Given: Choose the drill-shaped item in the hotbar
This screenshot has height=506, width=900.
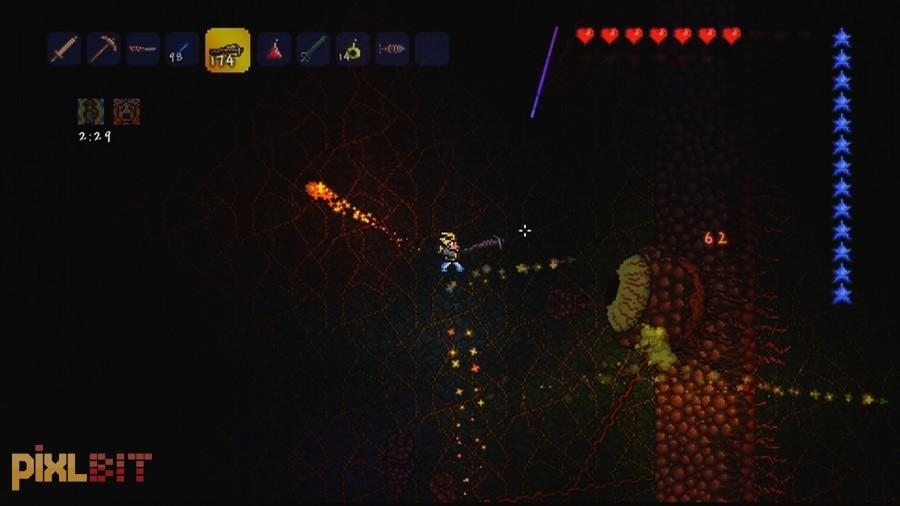Looking at the screenshot, I should (392, 48).
